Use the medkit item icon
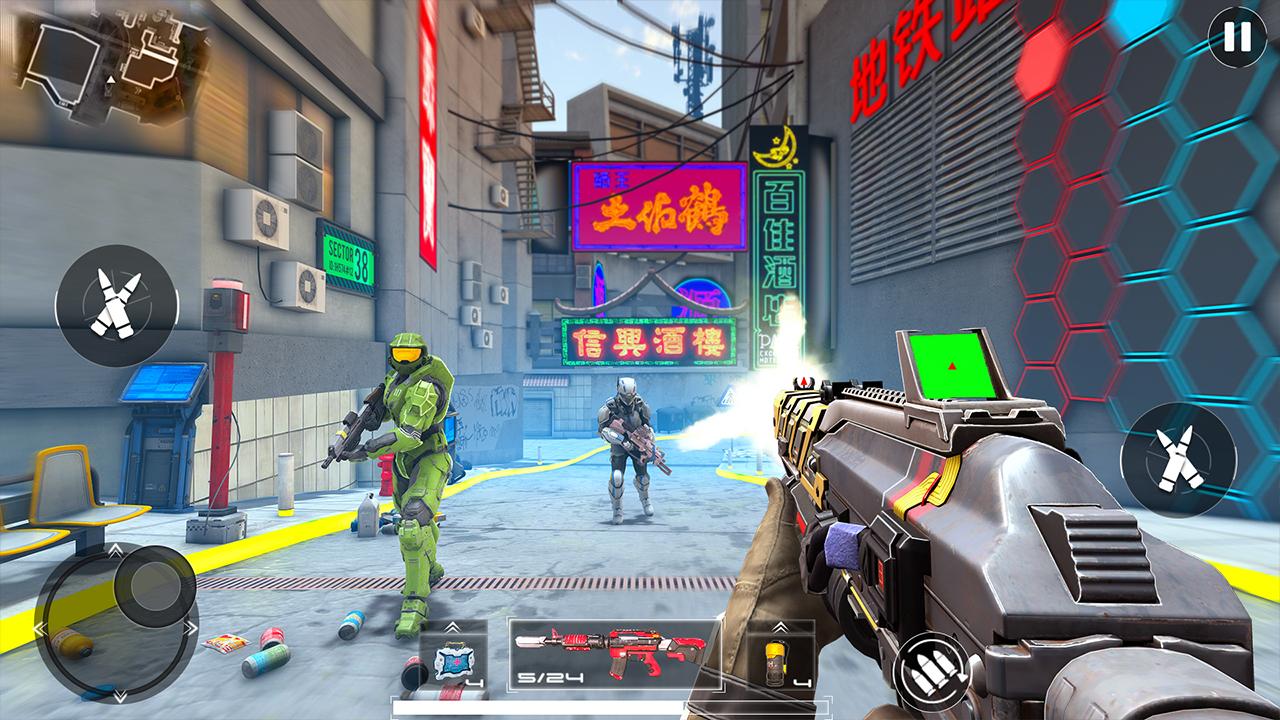The image size is (1280, 720). 453,660
